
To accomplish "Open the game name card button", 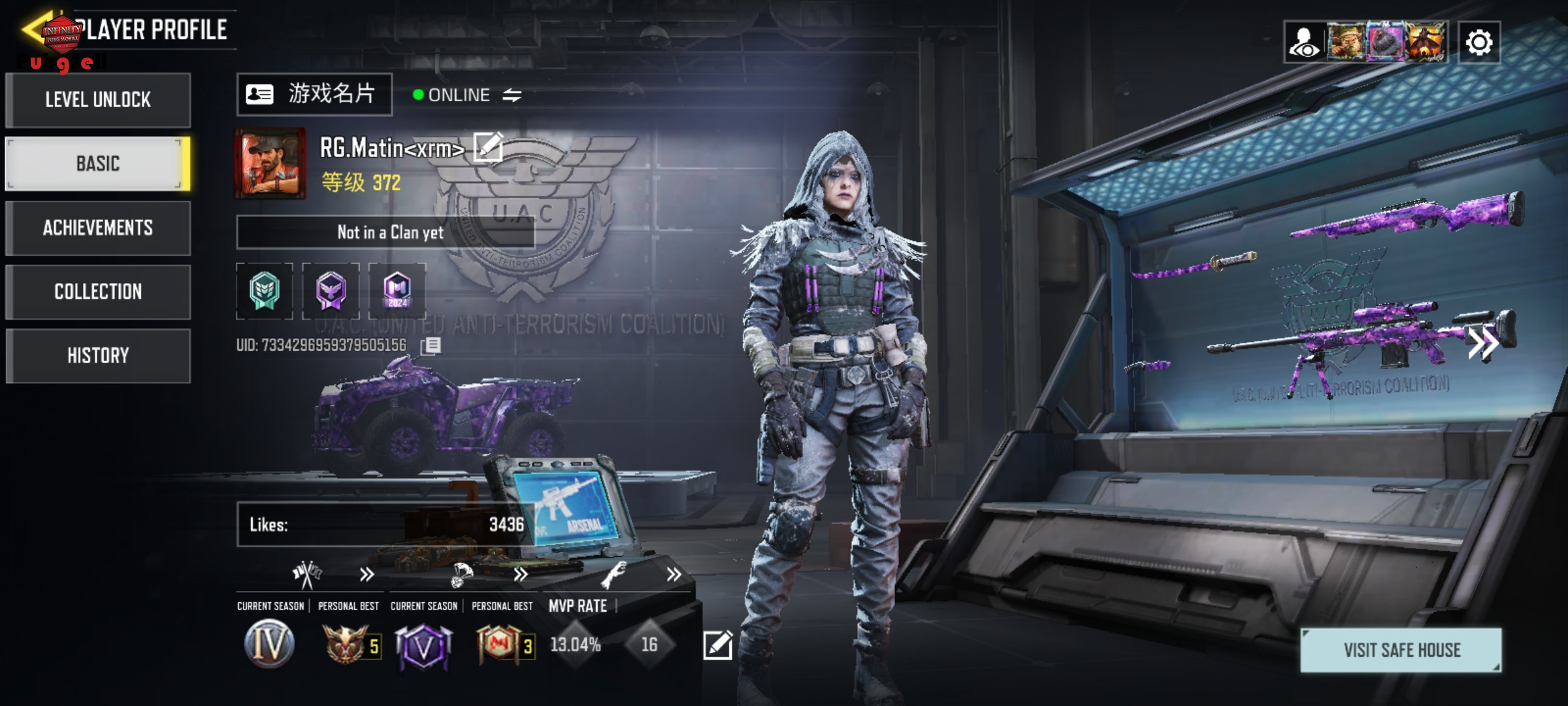I will [x=314, y=95].
